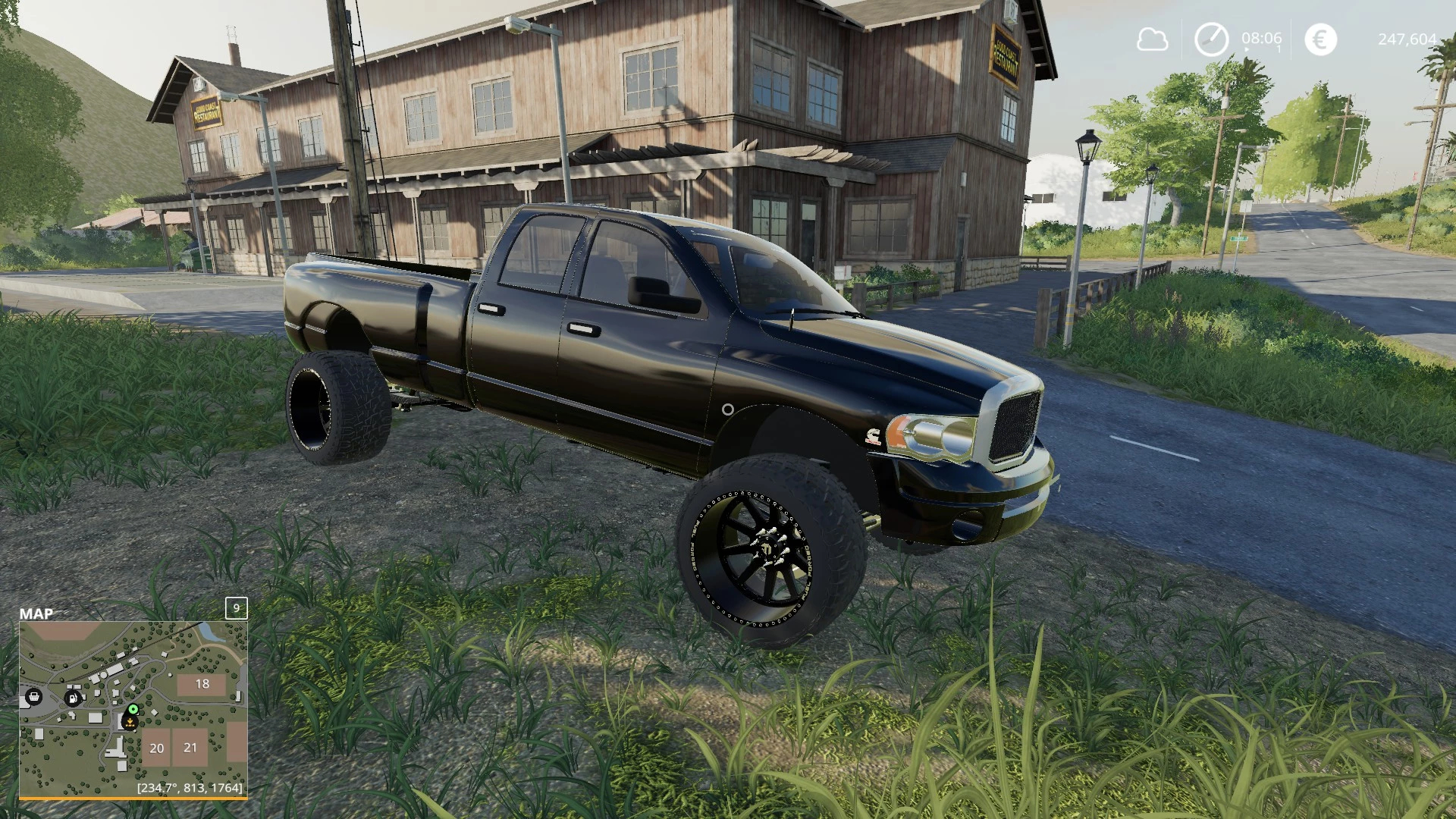The height and width of the screenshot is (819, 1456).
Task: Click the clock time-scale icon
Action: [x=1211, y=39]
